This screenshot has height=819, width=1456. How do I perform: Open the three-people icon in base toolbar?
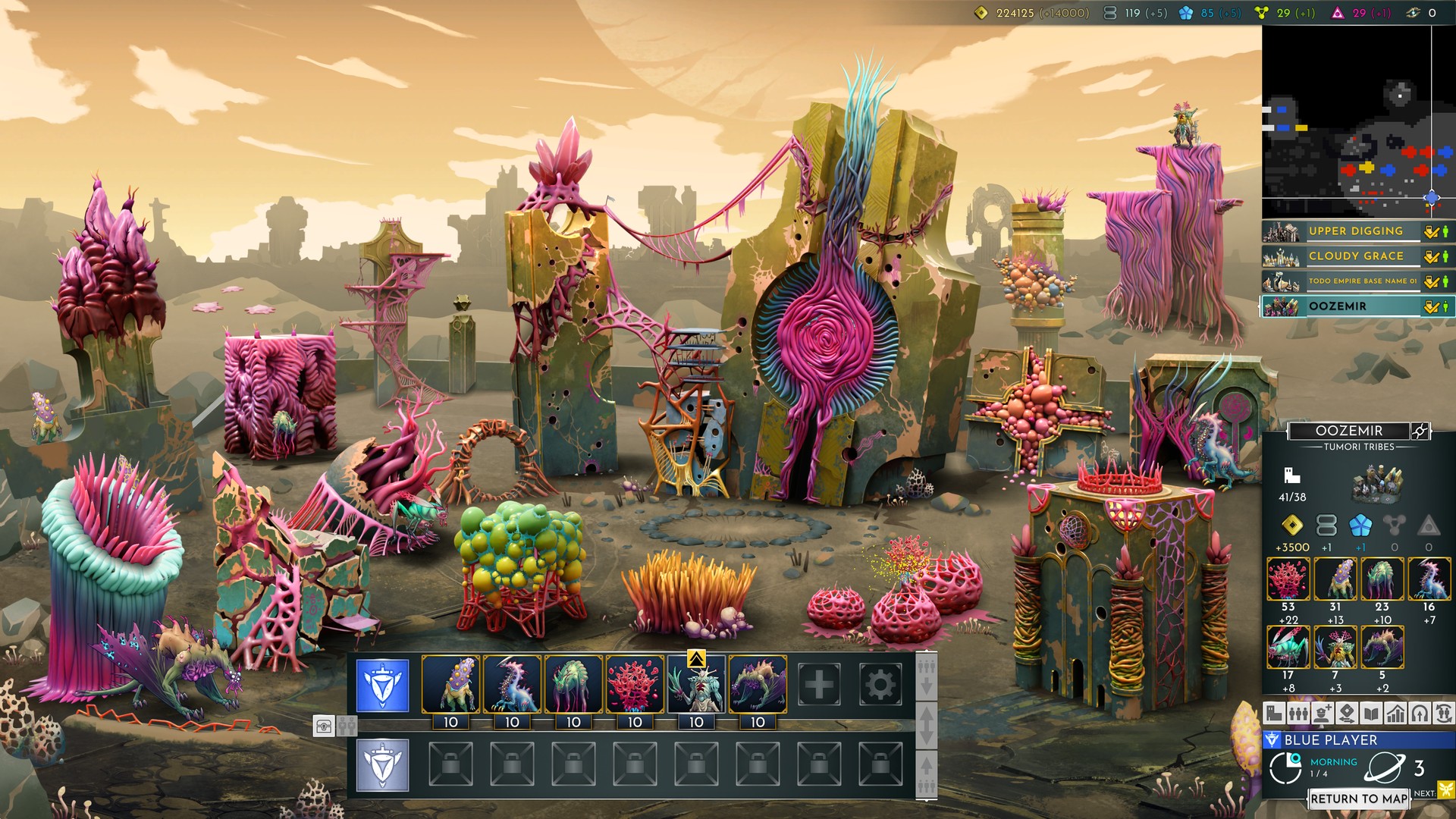coord(1298,713)
